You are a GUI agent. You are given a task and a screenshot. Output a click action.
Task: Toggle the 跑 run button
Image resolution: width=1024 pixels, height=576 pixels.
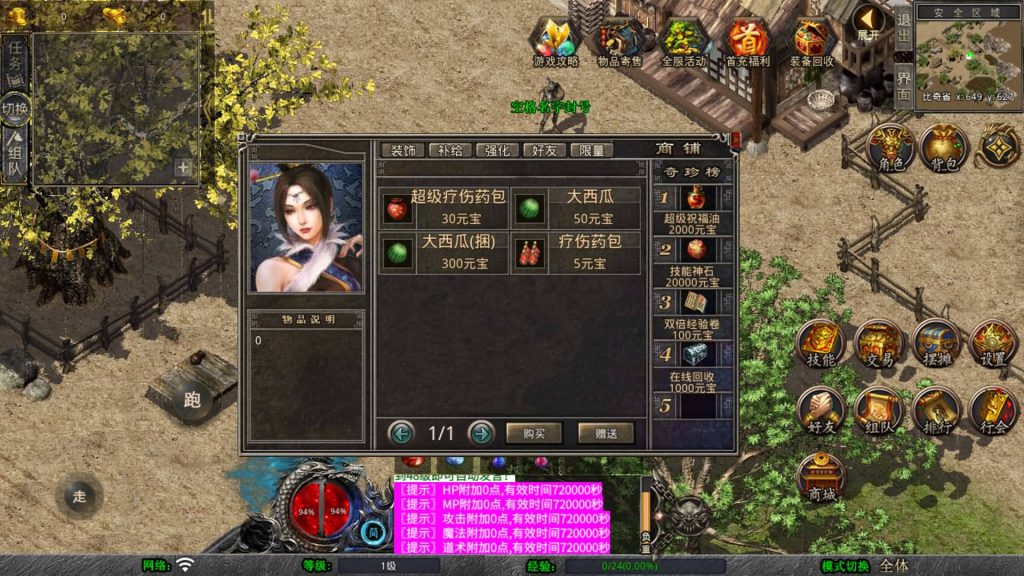point(191,401)
